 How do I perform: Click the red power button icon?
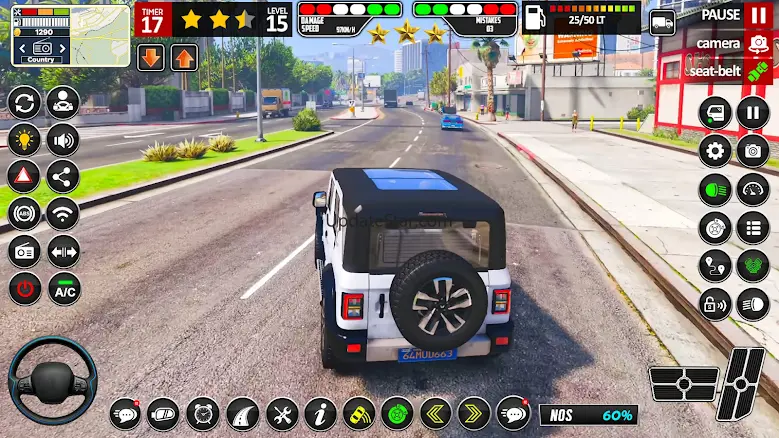point(24,288)
